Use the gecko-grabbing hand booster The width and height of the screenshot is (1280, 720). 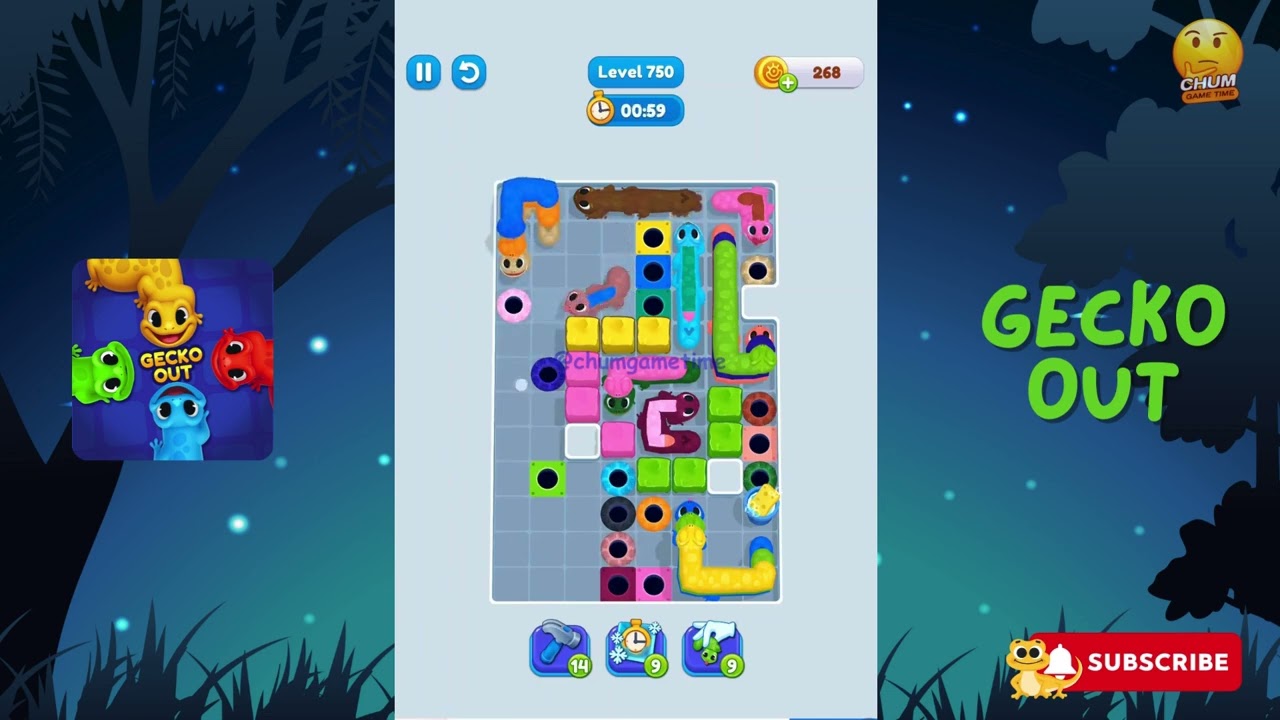[712, 648]
